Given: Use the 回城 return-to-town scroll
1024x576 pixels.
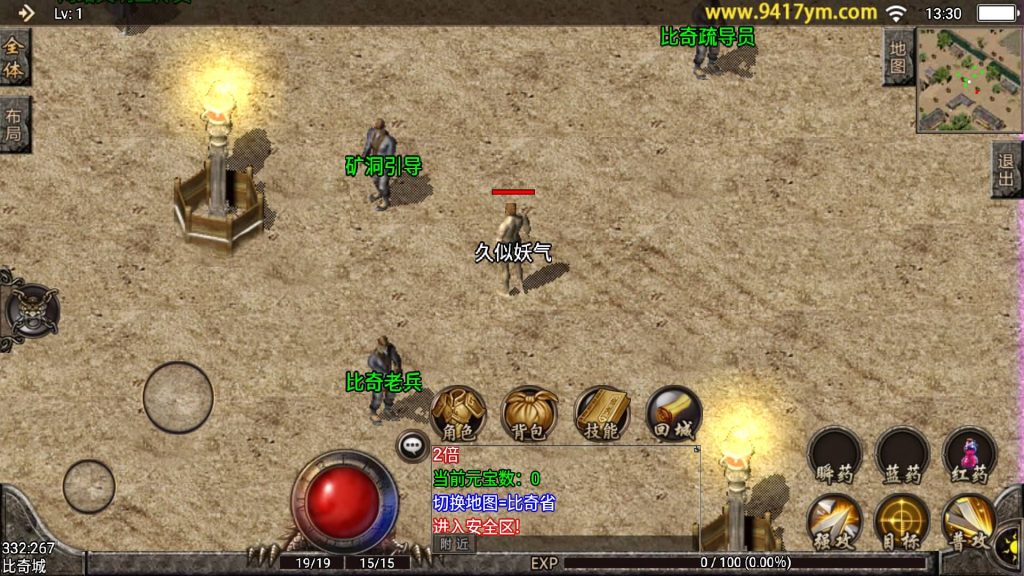Looking at the screenshot, I should (673, 413).
